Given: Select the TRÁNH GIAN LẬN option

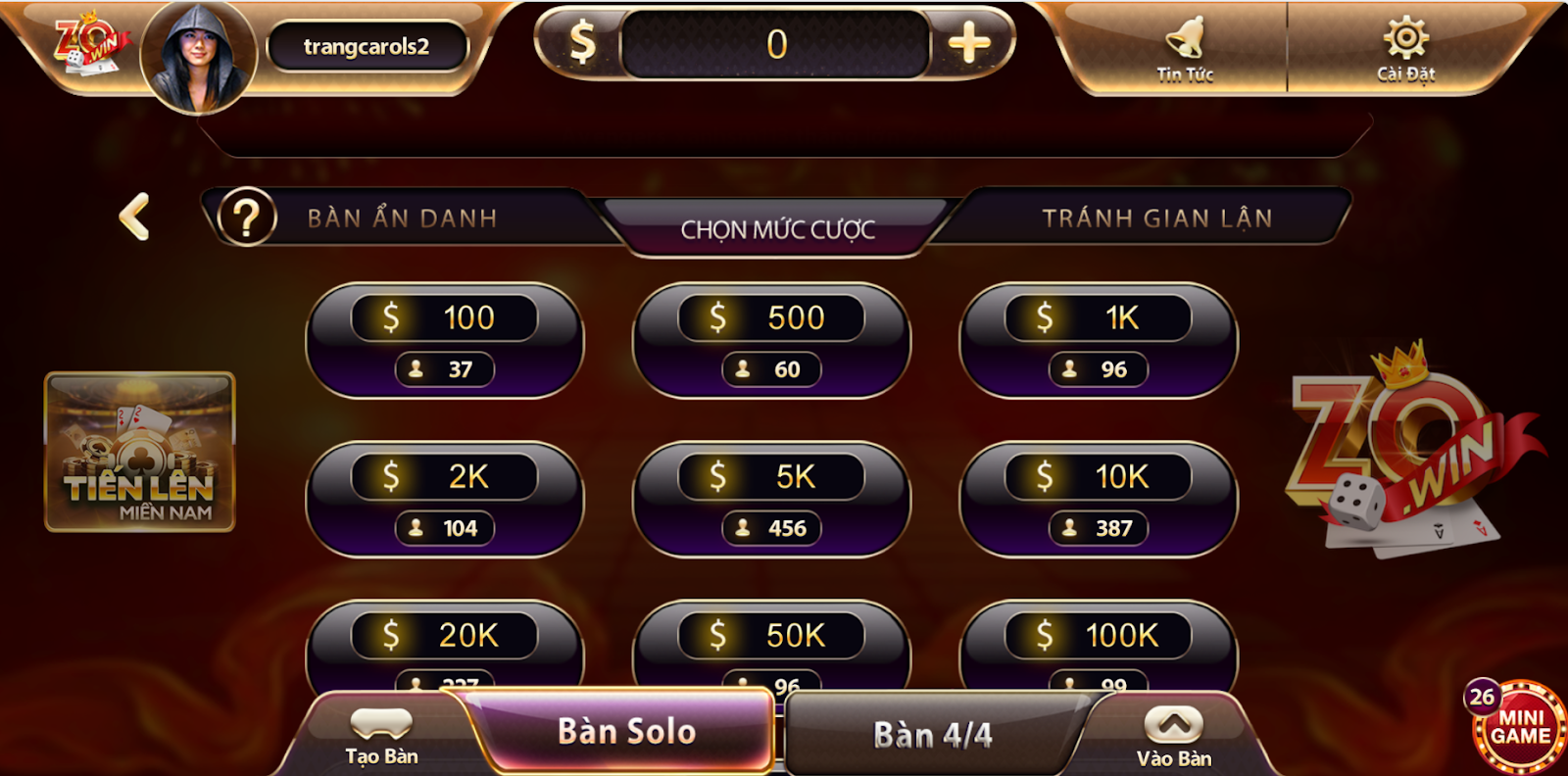Looking at the screenshot, I should click(x=1156, y=218).
